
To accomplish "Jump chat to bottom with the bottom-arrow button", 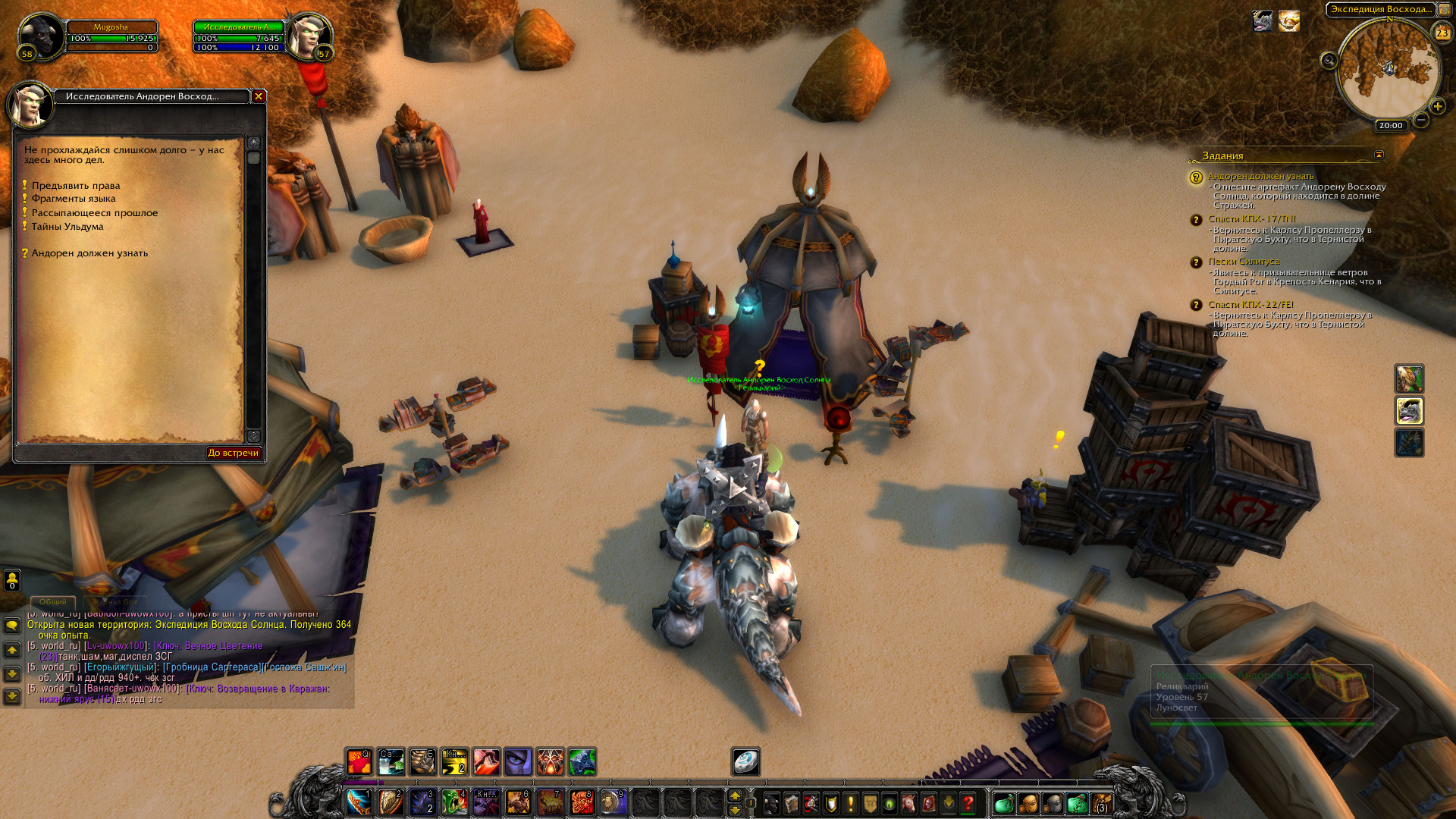I will (12, 695).
